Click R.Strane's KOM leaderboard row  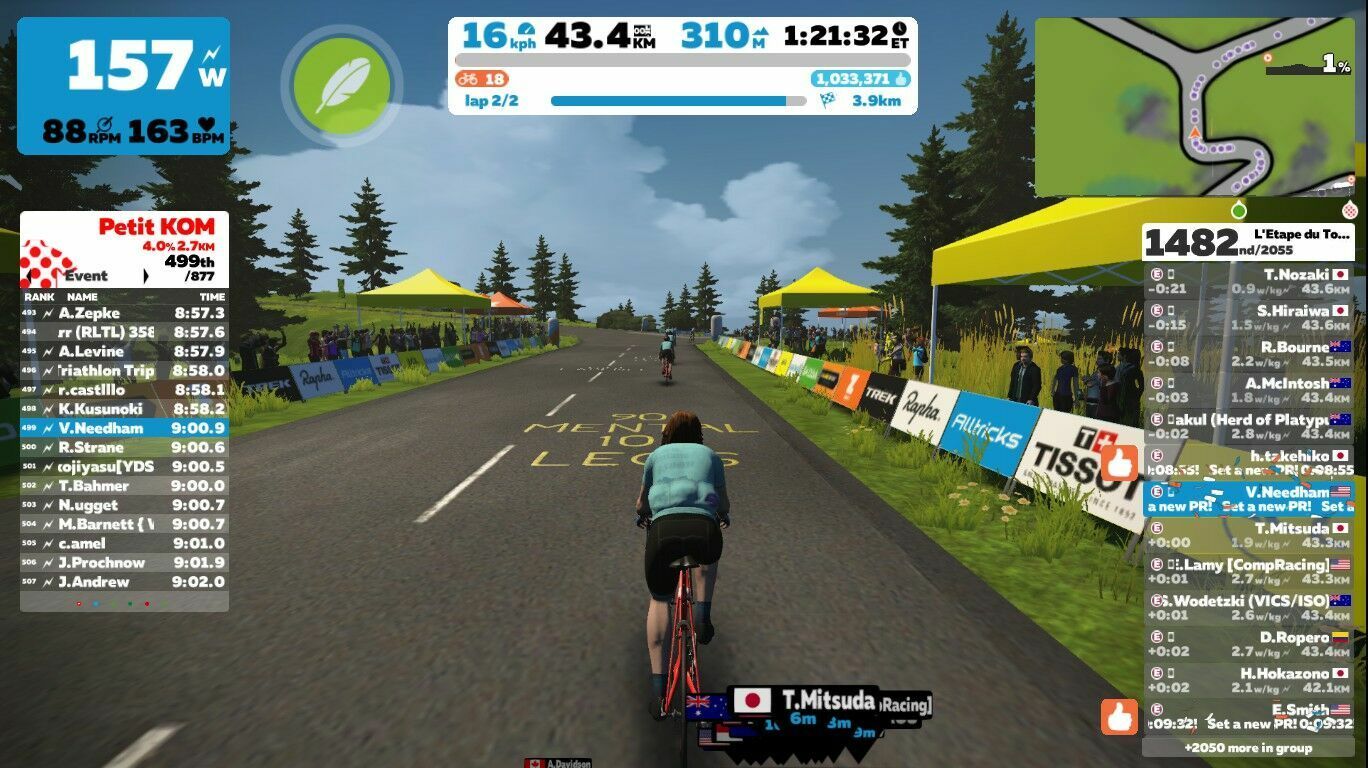point(124,447)
